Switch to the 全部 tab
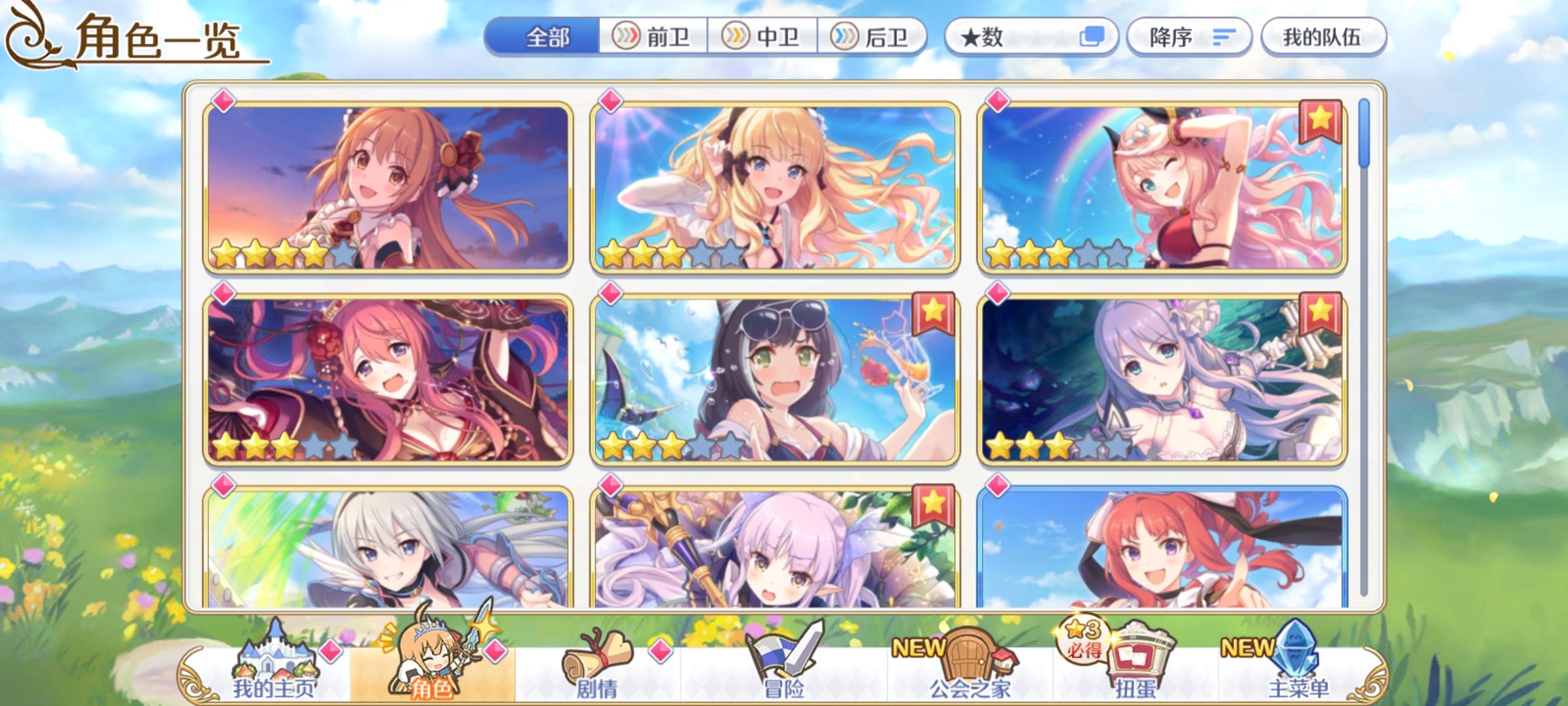 [549, 37]
